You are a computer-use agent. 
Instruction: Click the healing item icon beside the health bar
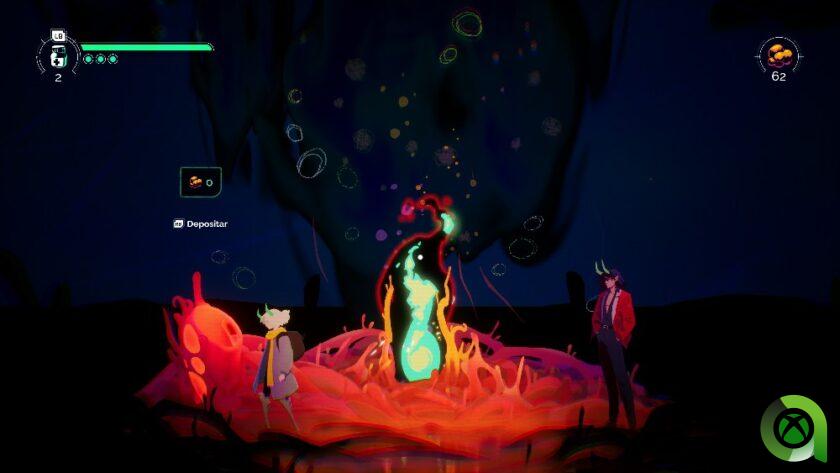coord(58,56)
